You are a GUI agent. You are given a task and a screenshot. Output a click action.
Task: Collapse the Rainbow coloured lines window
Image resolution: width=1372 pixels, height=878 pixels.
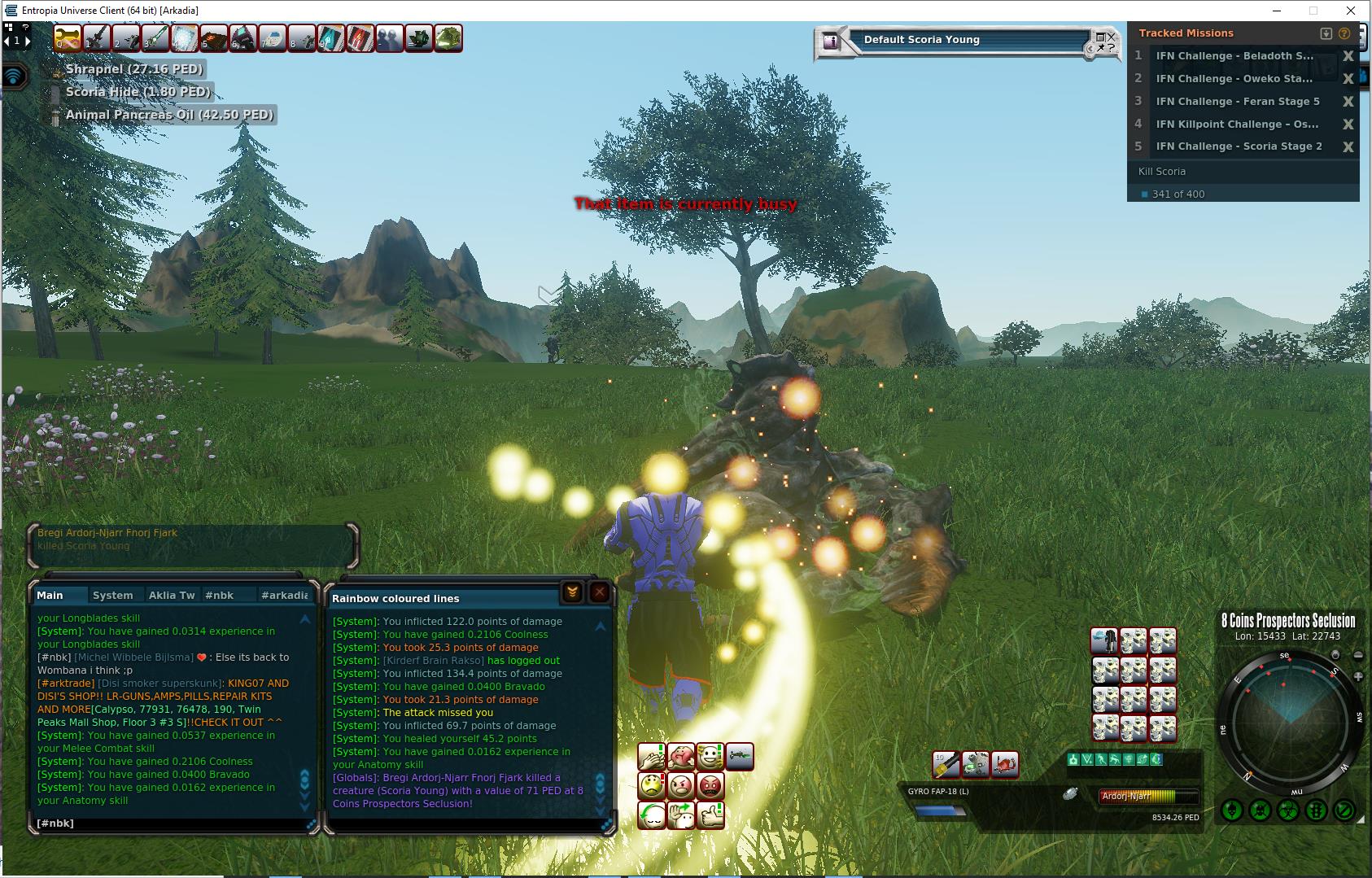pos(572,593)
